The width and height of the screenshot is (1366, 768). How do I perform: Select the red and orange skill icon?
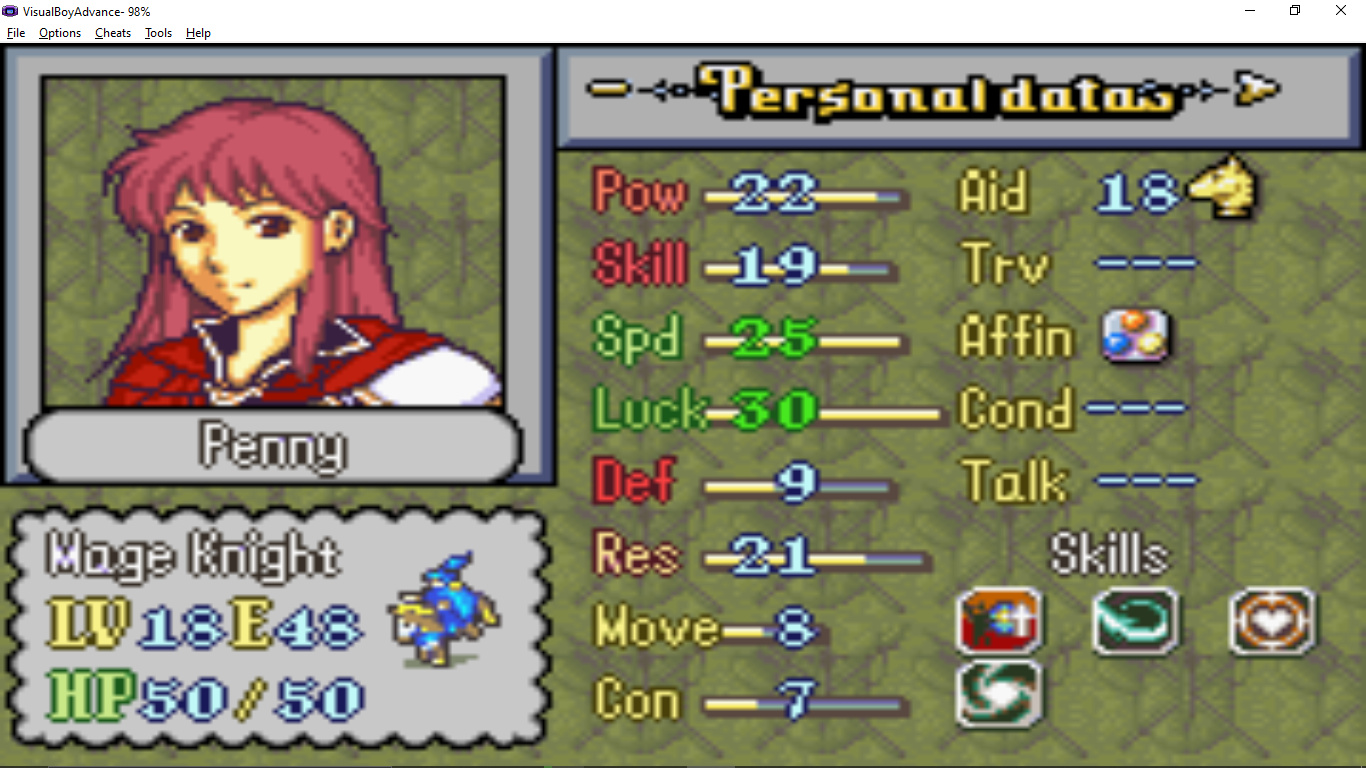click(999, 621)
